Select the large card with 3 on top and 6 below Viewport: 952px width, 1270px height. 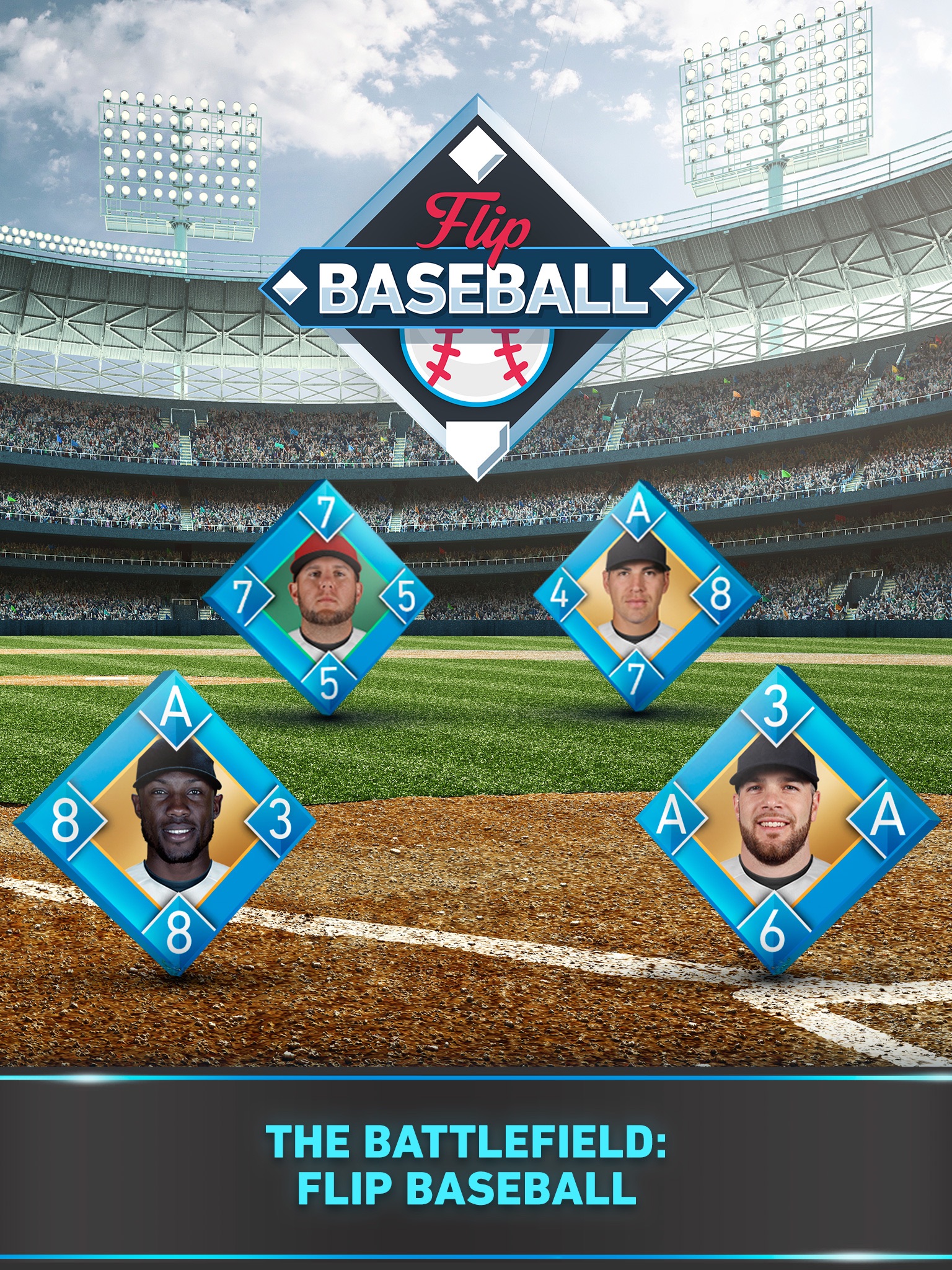point(776,819)
